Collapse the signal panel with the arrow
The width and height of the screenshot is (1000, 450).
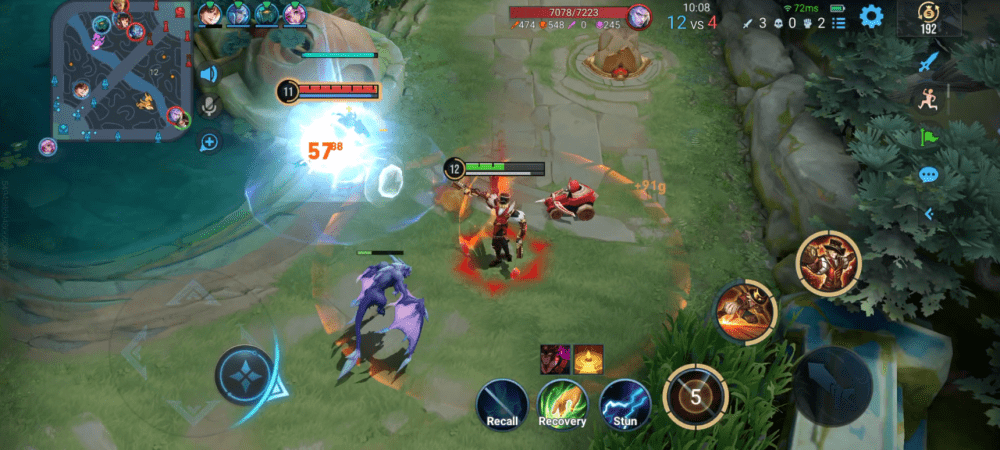(929, 213)
